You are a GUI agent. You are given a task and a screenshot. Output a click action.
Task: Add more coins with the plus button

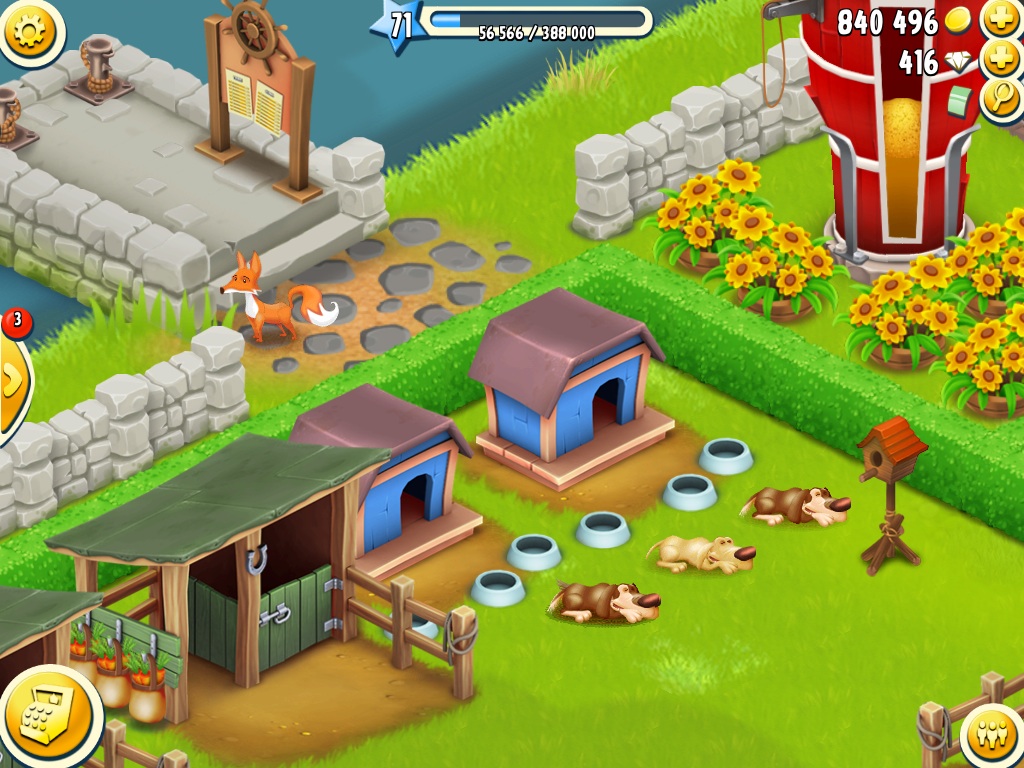pos(1000,19)
